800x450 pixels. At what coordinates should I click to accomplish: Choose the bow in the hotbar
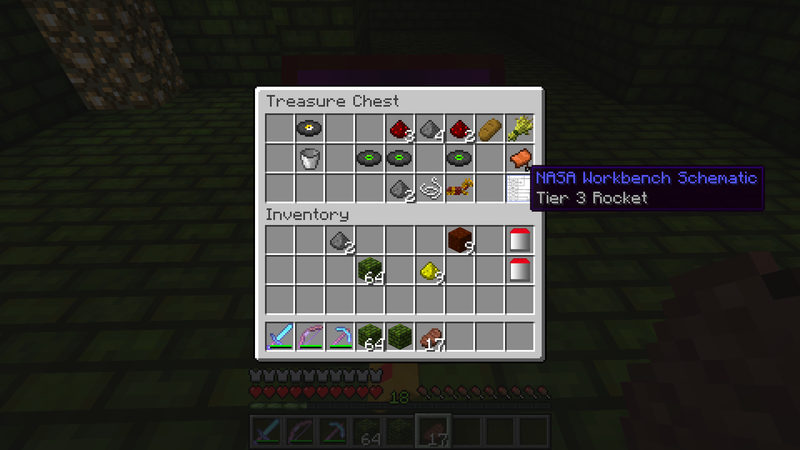coord(309,336)
